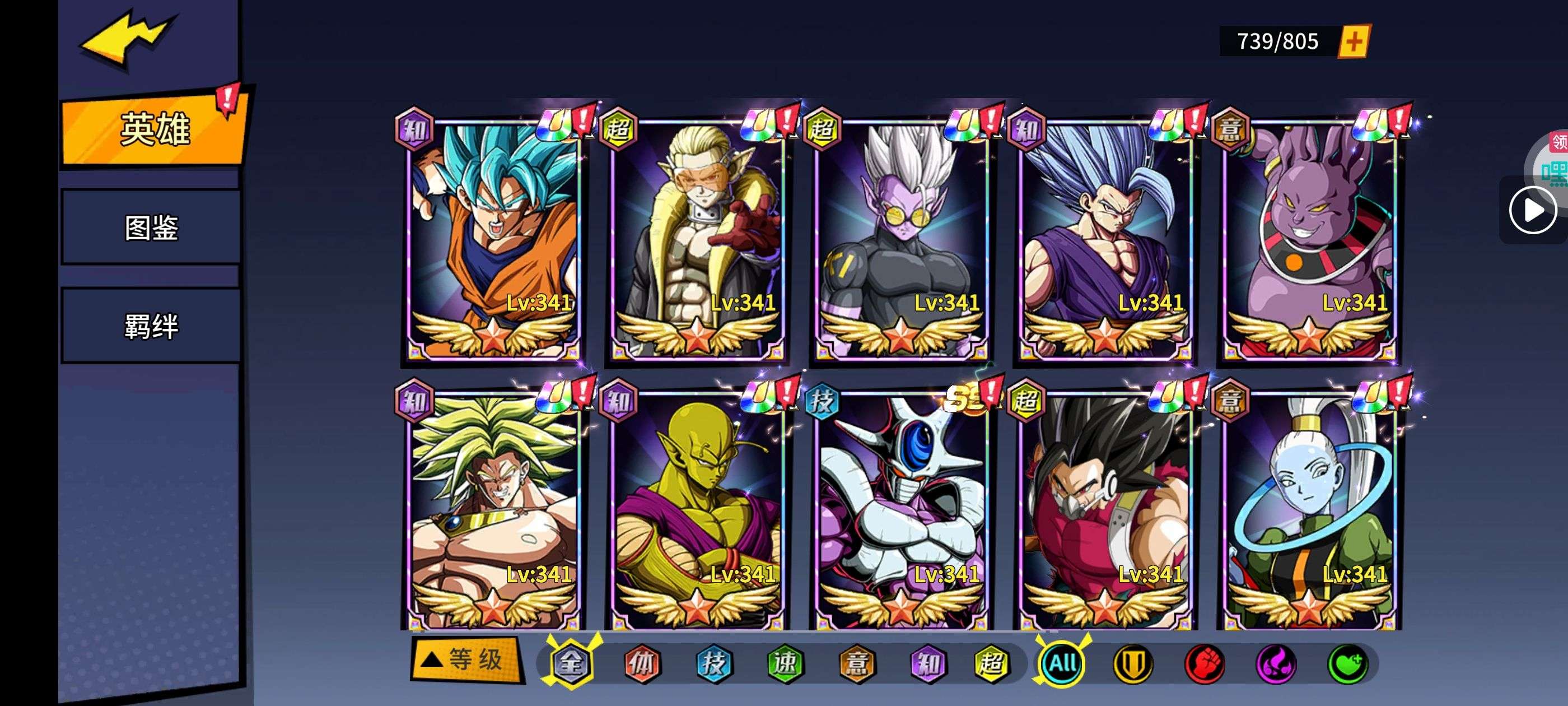1568x706 pixels.
Task: Show all roles with the All filter
Action: (x=1062, y=663)
